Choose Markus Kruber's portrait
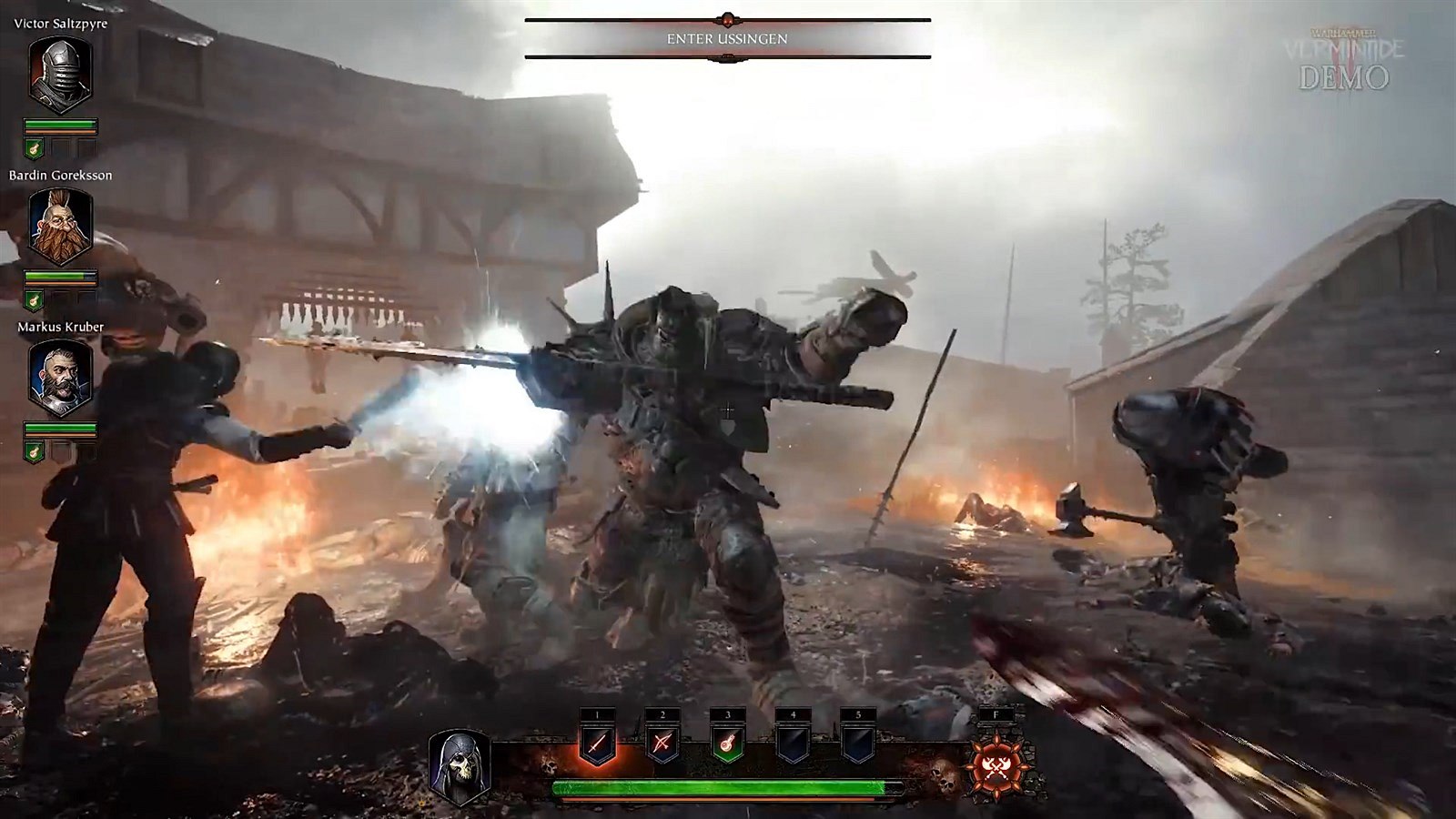 click(x=60, y=378)
